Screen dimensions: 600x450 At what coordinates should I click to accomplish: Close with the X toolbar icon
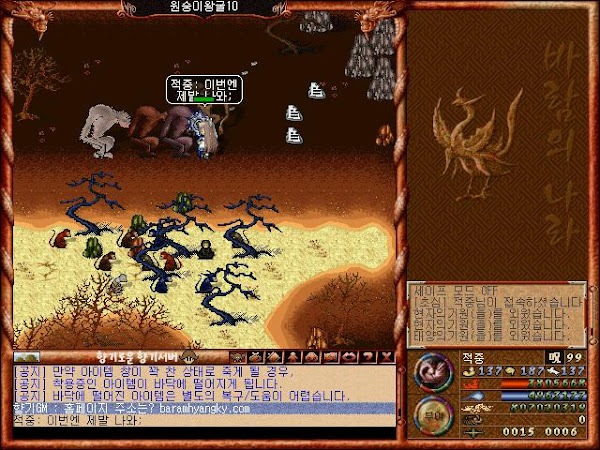click(x=388, y=356)
